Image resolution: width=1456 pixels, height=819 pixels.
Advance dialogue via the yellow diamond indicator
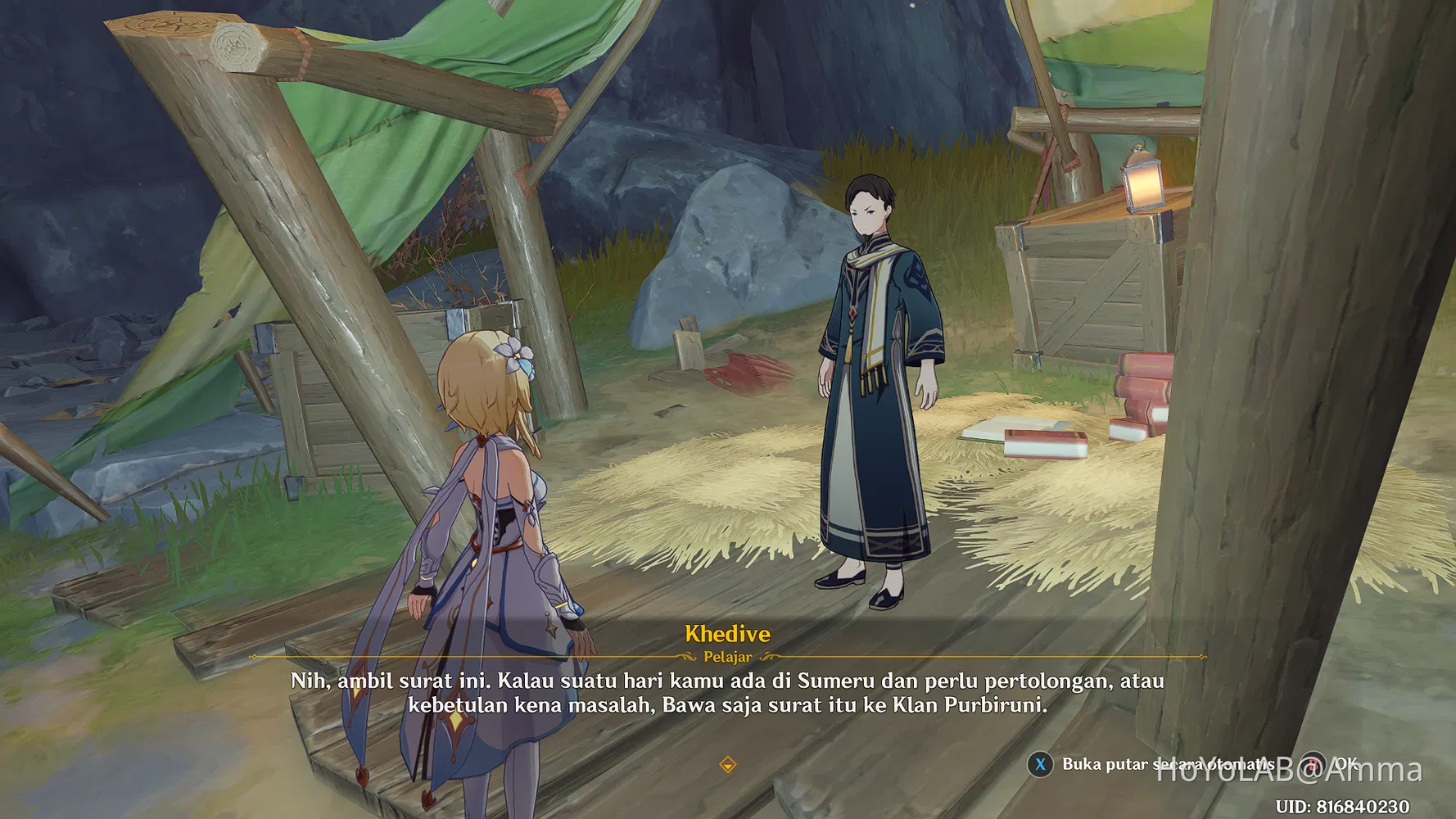[727, 765]
